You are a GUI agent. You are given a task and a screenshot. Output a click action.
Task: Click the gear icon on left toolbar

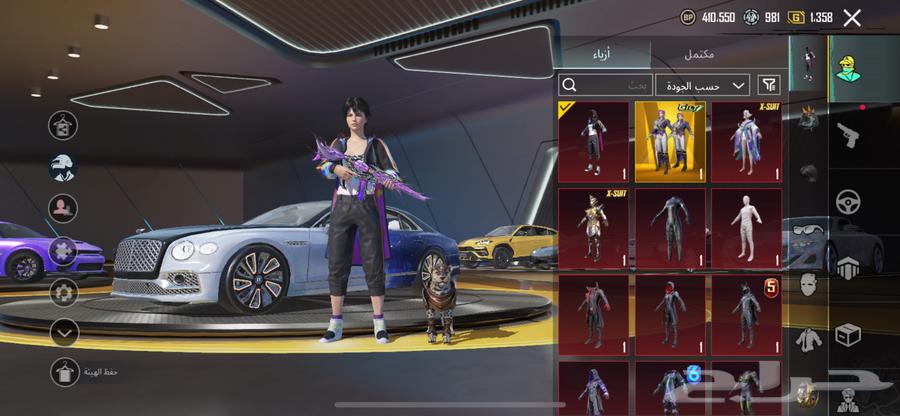point(64,292)
